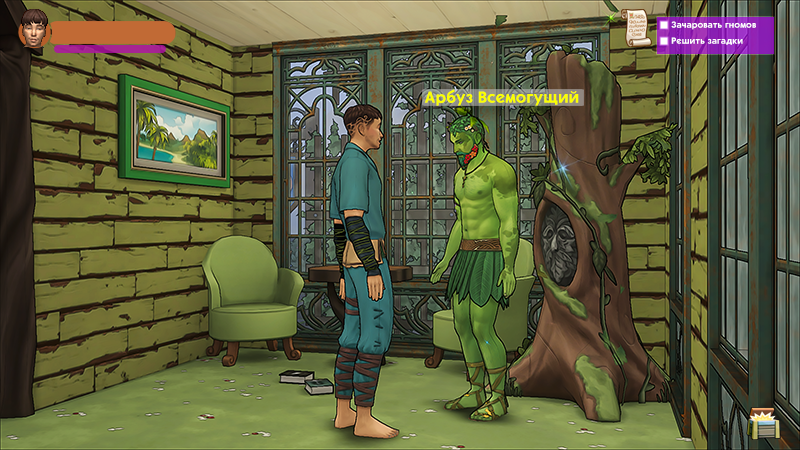Open the quest scroll journal
This screenshot has width=800, height=450.
click(632, 28)
